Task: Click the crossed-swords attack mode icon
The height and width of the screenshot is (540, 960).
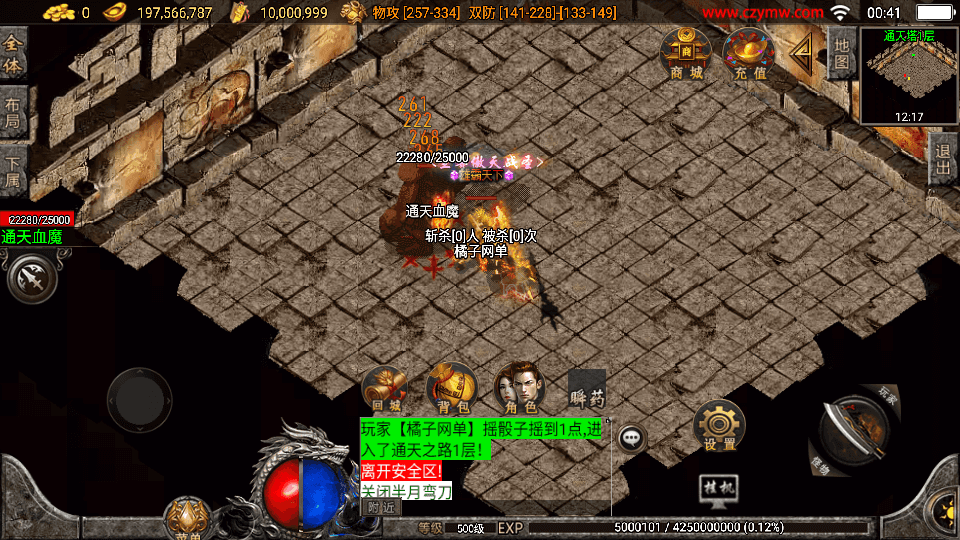Action: (32, 278)
